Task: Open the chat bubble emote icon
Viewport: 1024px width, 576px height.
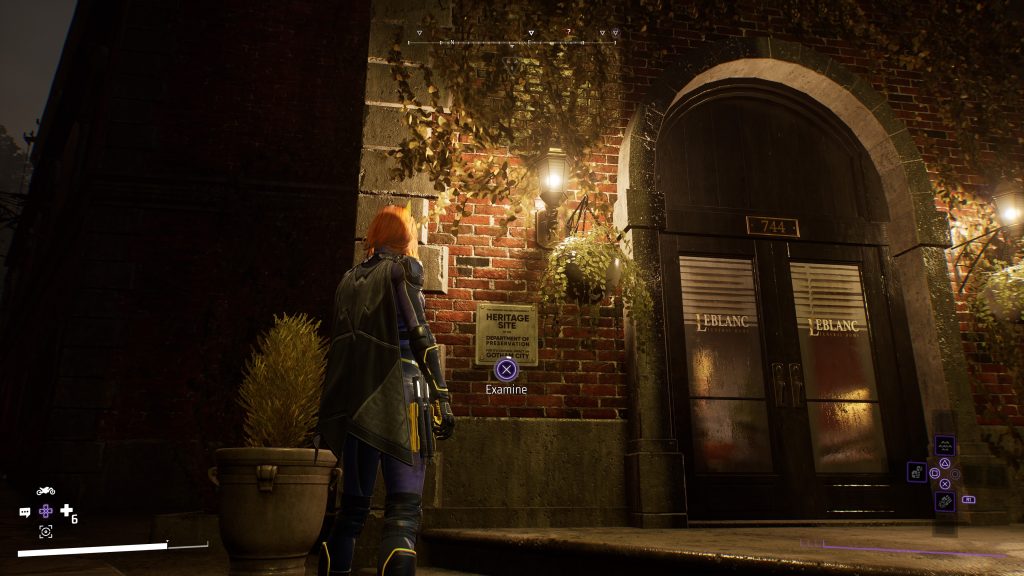Action: click(25, 512)
